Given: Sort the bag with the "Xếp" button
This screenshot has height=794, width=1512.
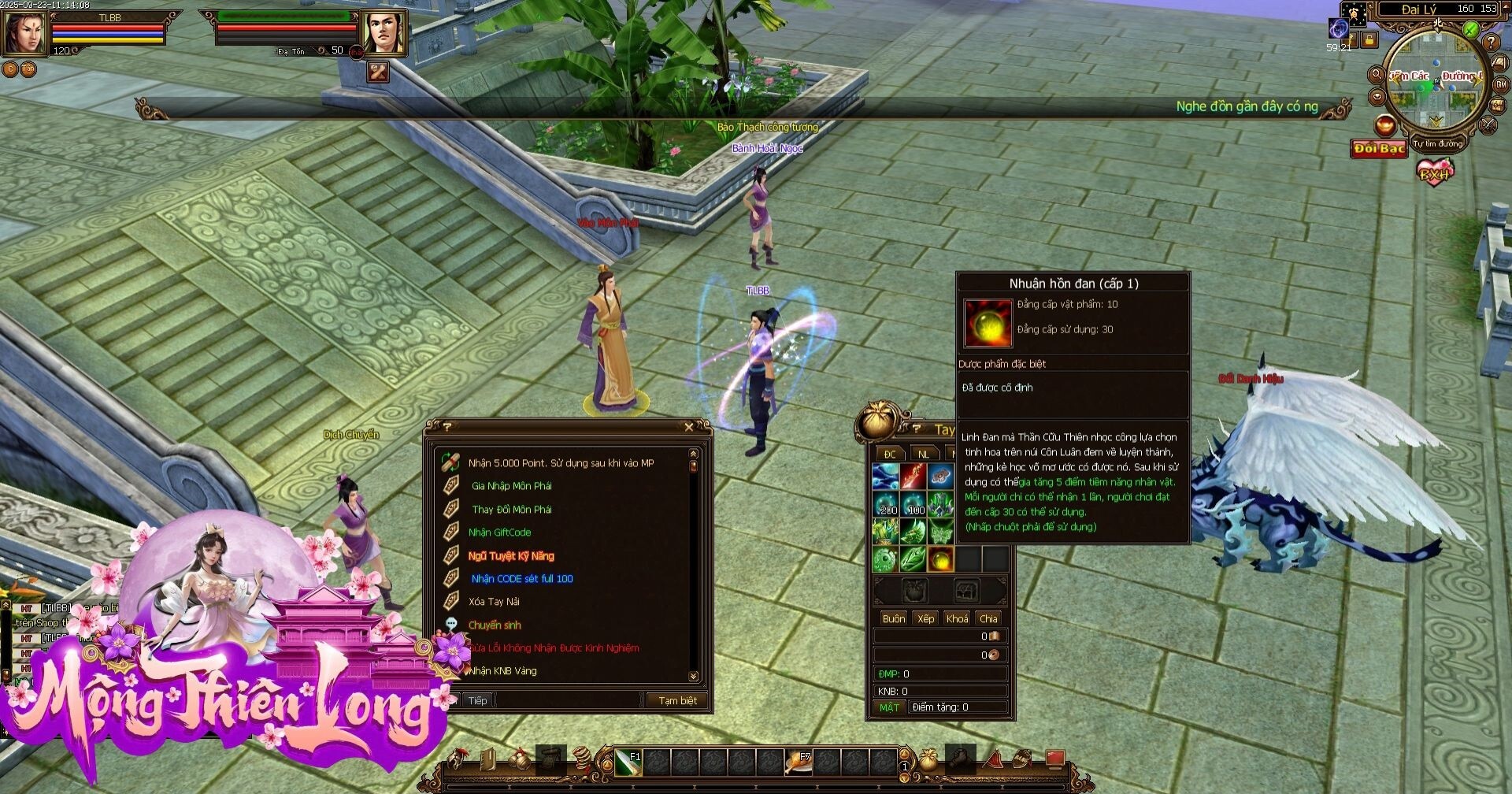Looking at the screenshot, I should tap(925, 618).
